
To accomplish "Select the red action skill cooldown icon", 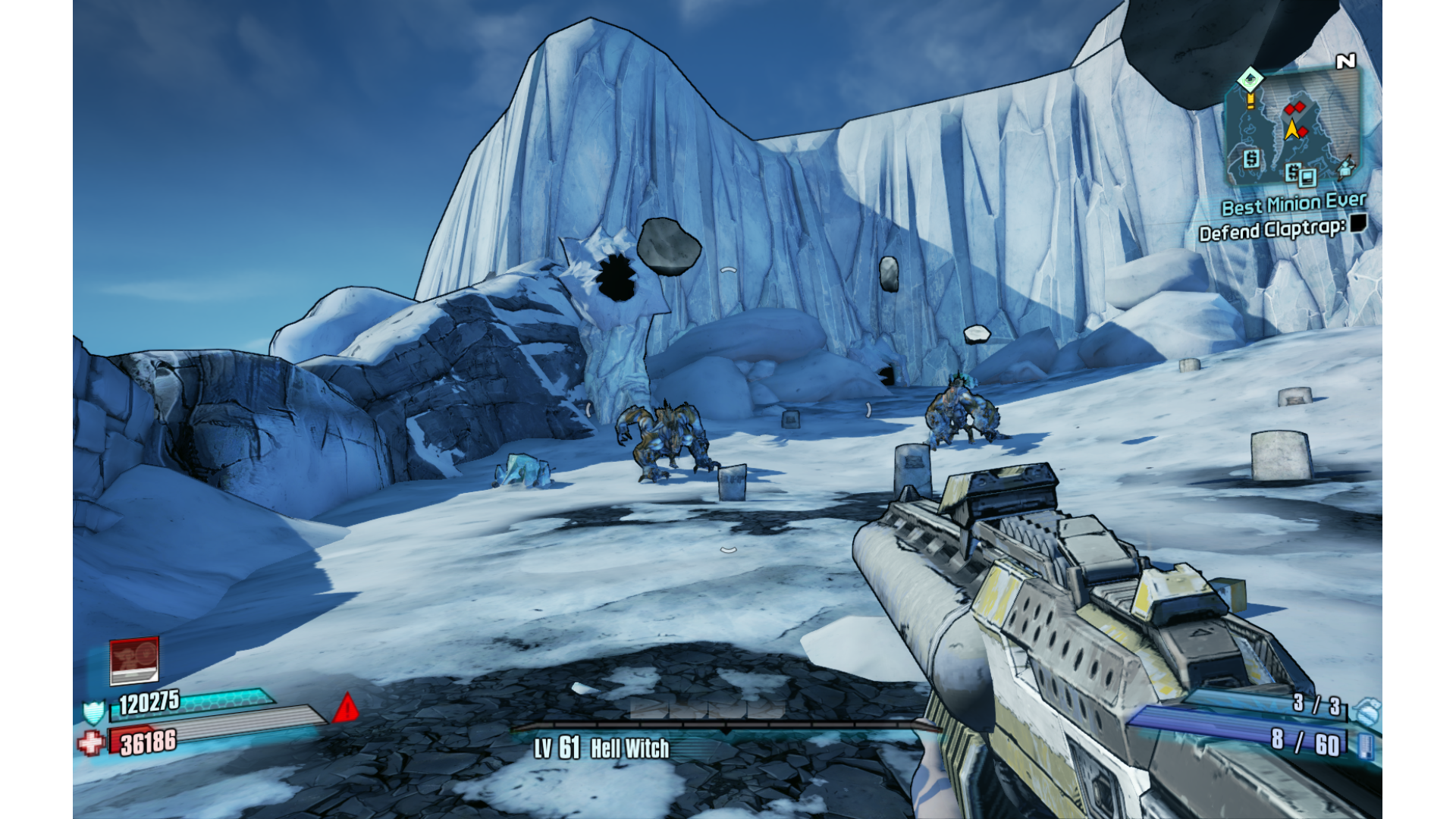I will [134, 660].
